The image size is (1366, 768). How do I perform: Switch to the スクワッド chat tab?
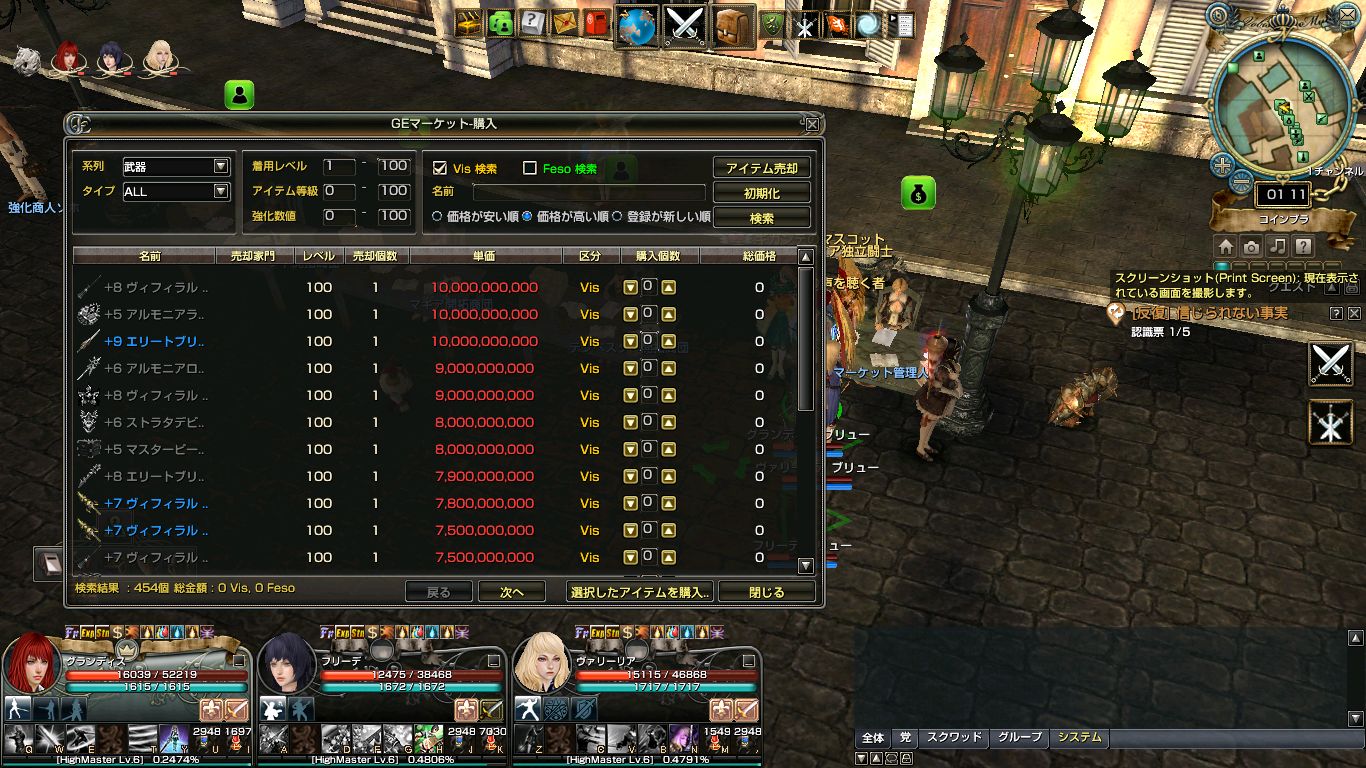pos(953,738)
